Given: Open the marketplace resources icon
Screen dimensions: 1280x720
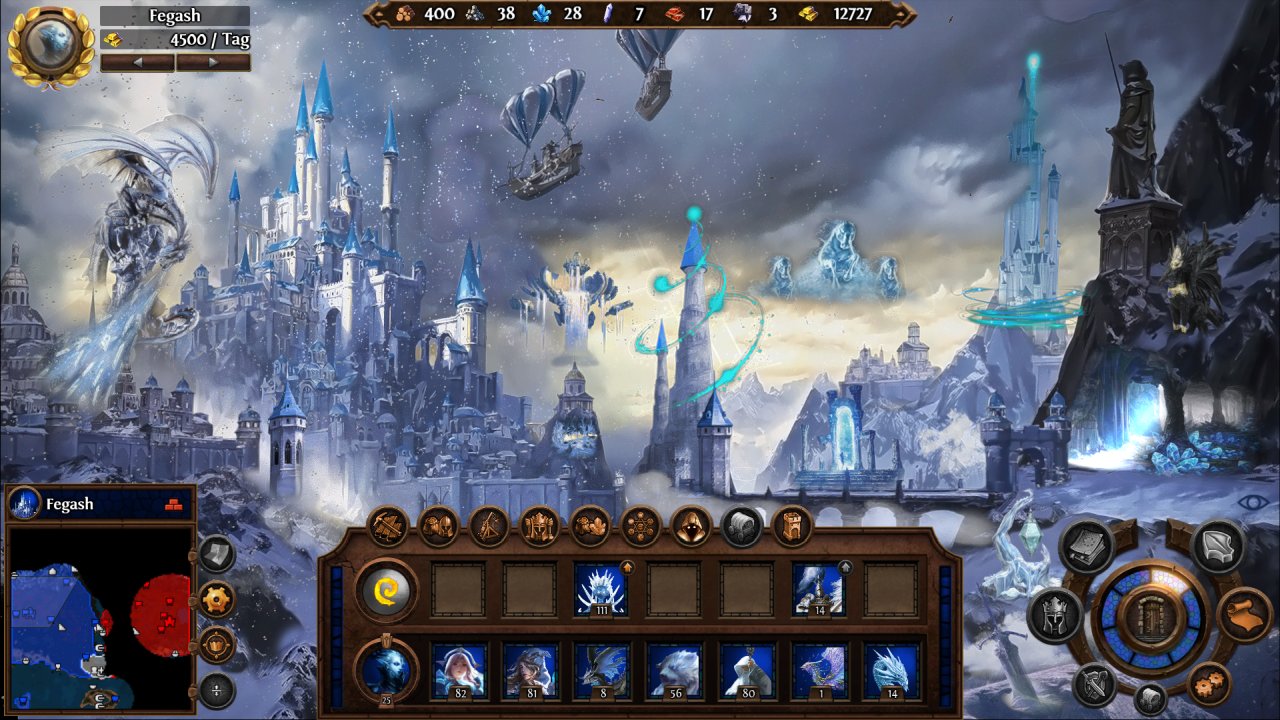Looking at the screenshot, I should coord(590,526).
